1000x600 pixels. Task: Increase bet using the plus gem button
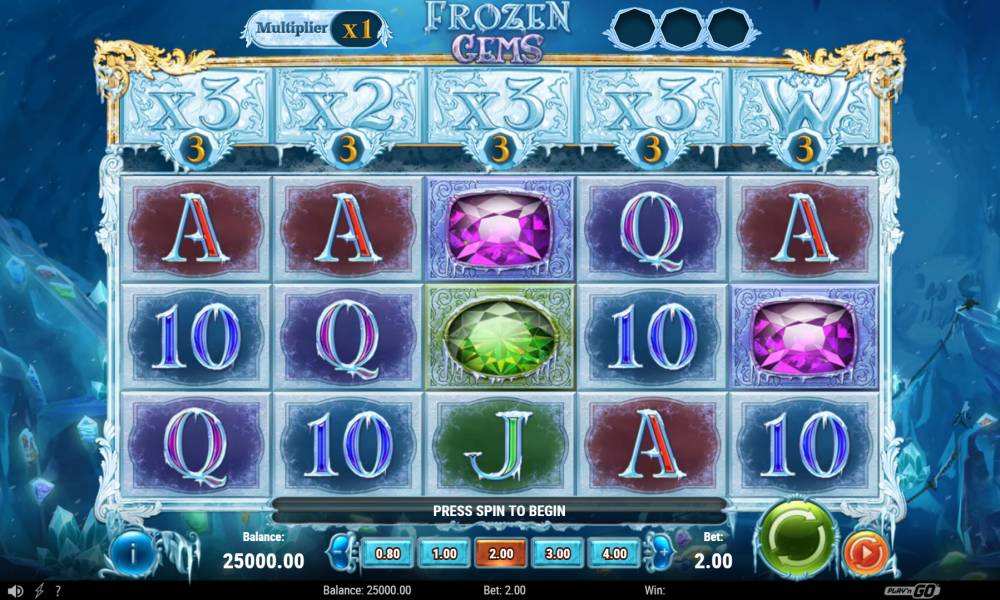pyautogui.click(x=661, y=552)
